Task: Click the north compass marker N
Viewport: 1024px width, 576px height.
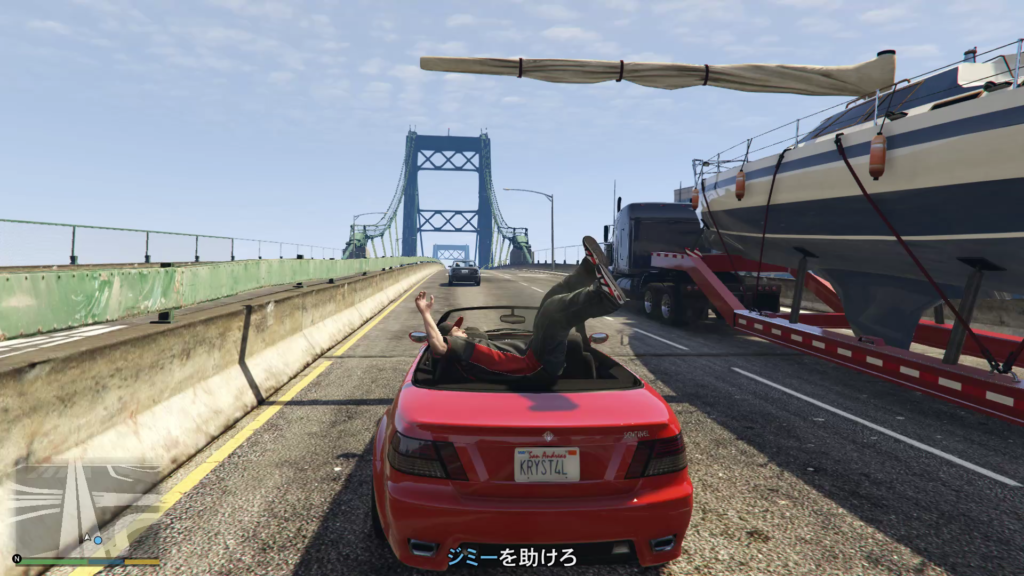Action: pyautogui.click(x=16, y=559)
